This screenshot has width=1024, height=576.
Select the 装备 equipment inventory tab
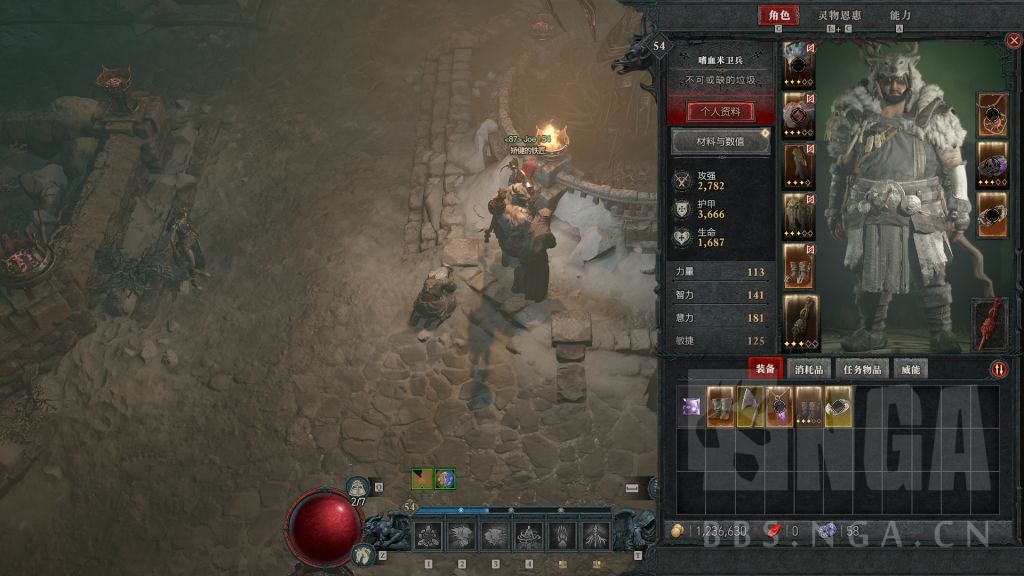pyautogui.click(x=765, y=369)
